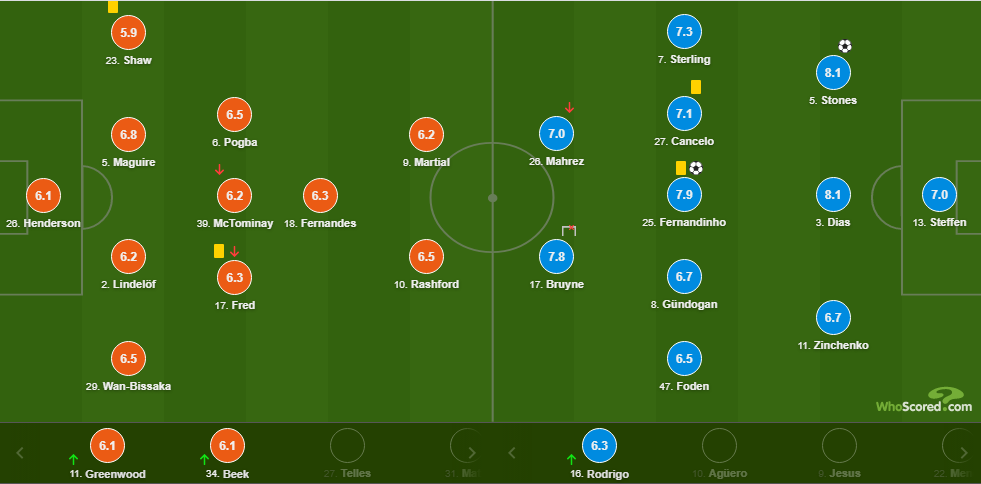Choose Pogba's 6.5 rating circle

coord(234,114)
